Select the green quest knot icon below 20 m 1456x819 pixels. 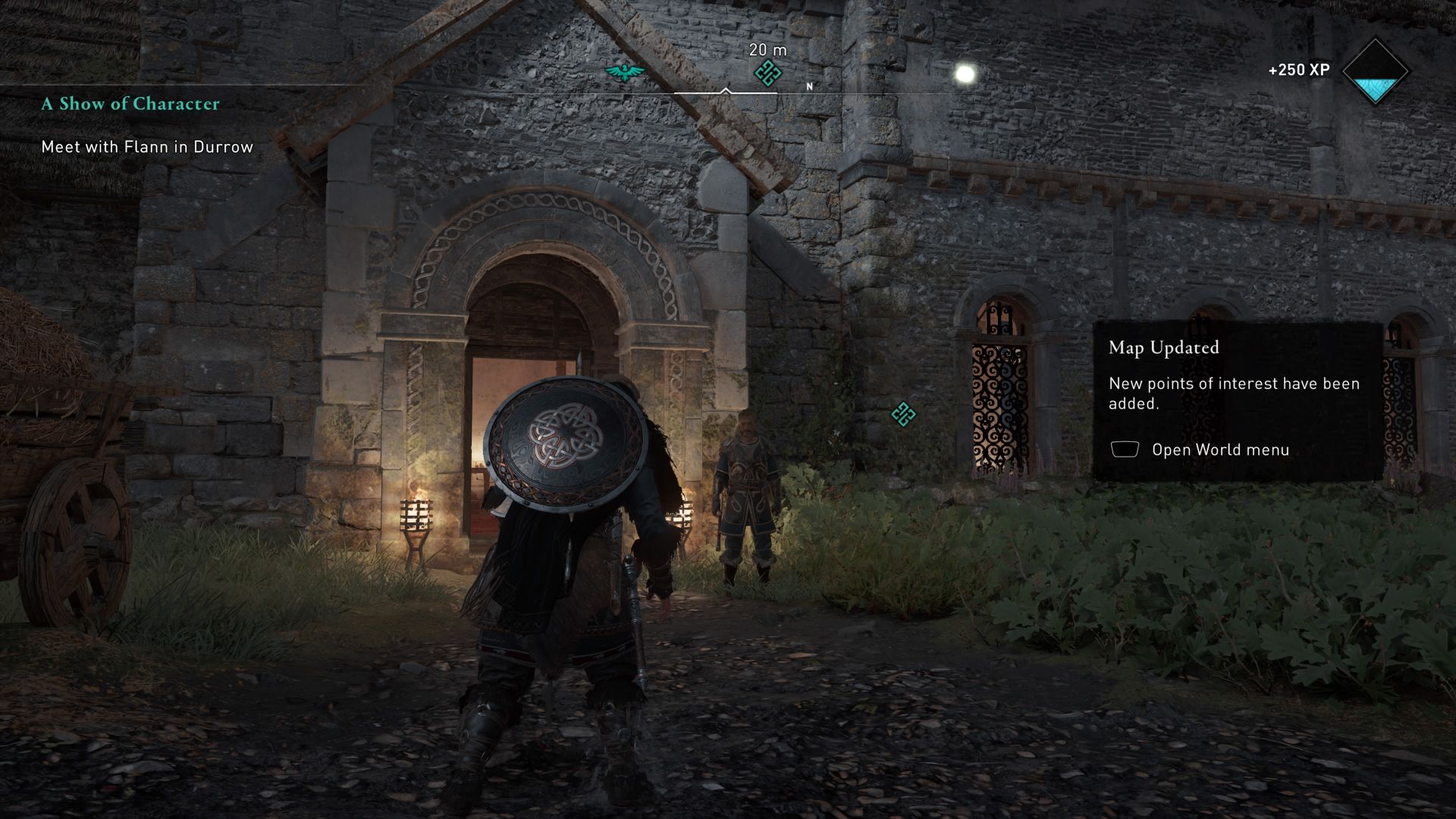coord(767,74)
